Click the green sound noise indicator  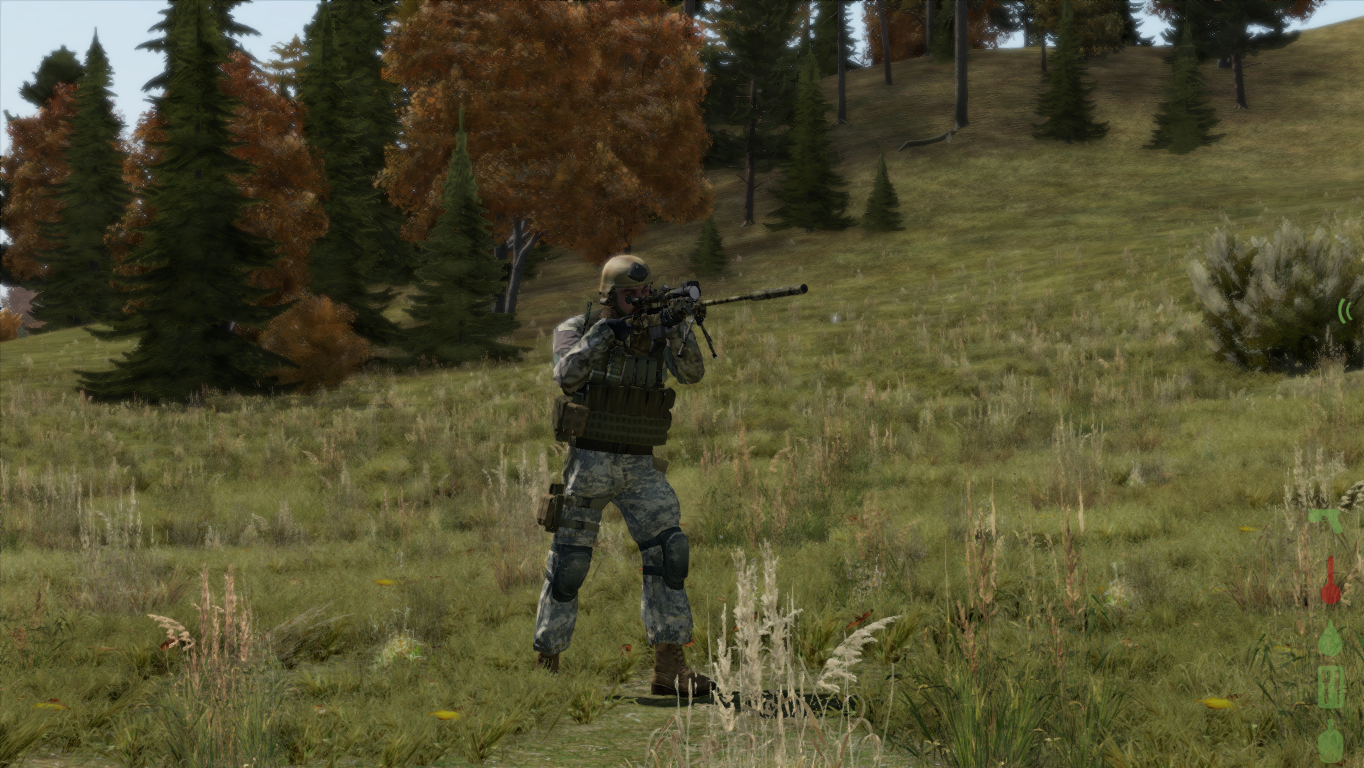point(1344,311)
